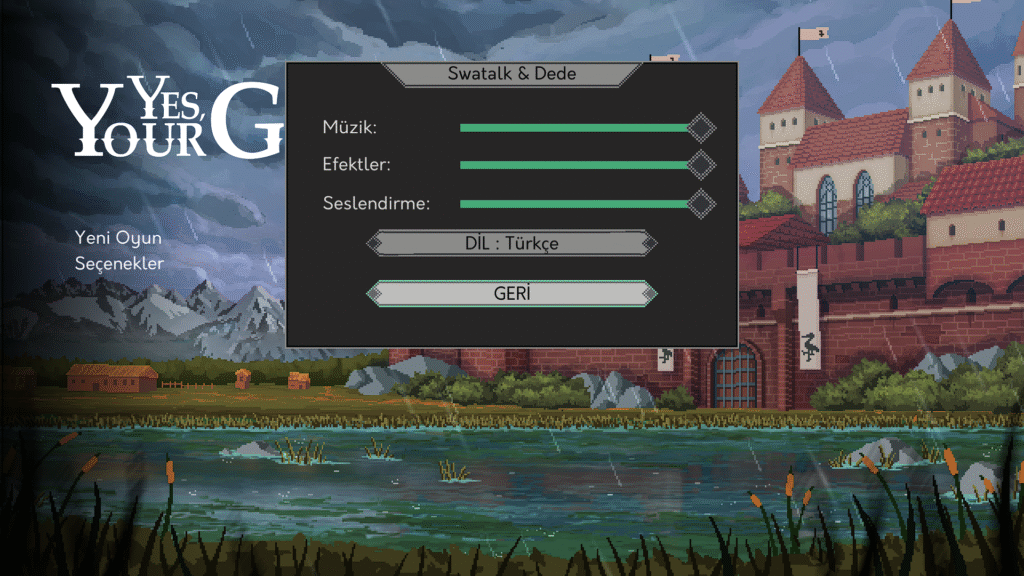Set the Seslendirme volume slider
Viewport: 1024px width, 576px height.
580,204
